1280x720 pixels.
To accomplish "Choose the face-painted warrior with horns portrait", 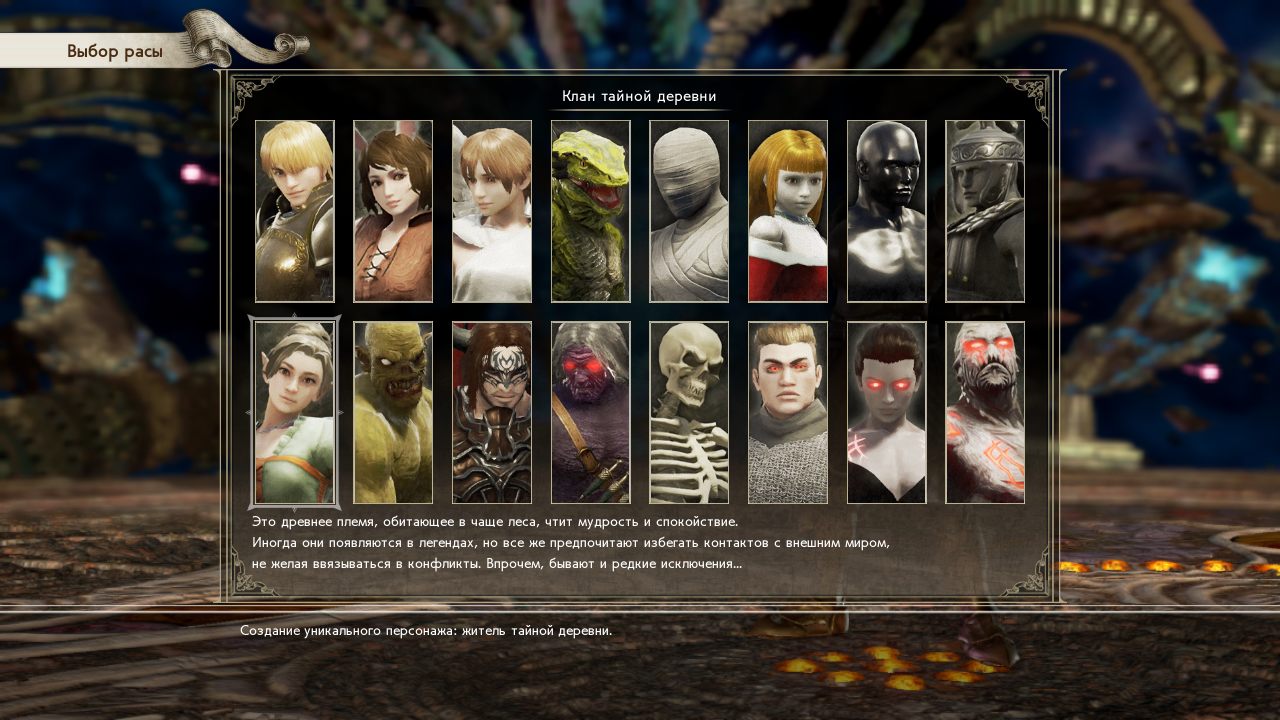I will (492, 412).
